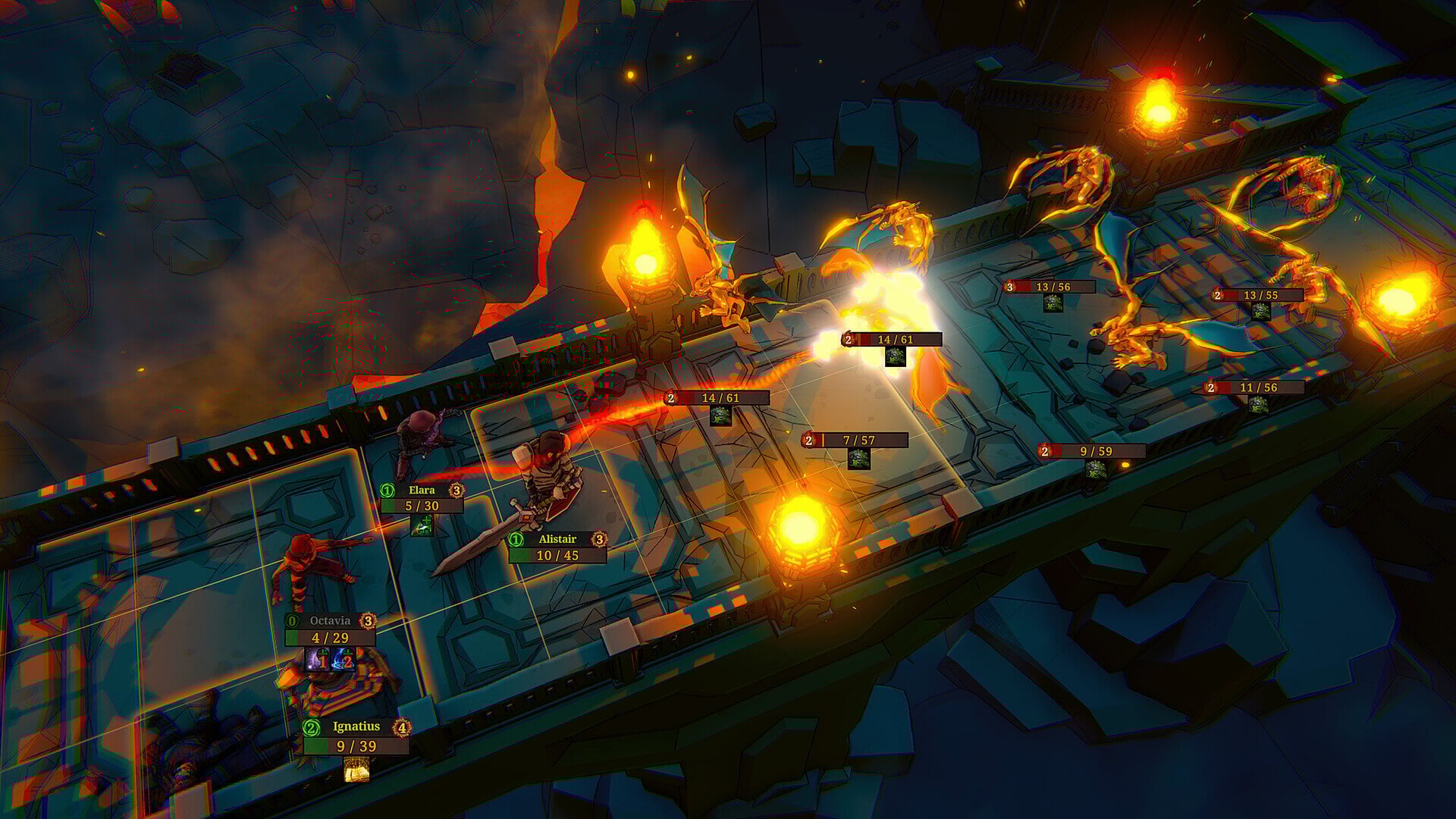Inspect status icon under the 7 / 57 enemy
This screenshot has height=819, width=1456.
858,459
